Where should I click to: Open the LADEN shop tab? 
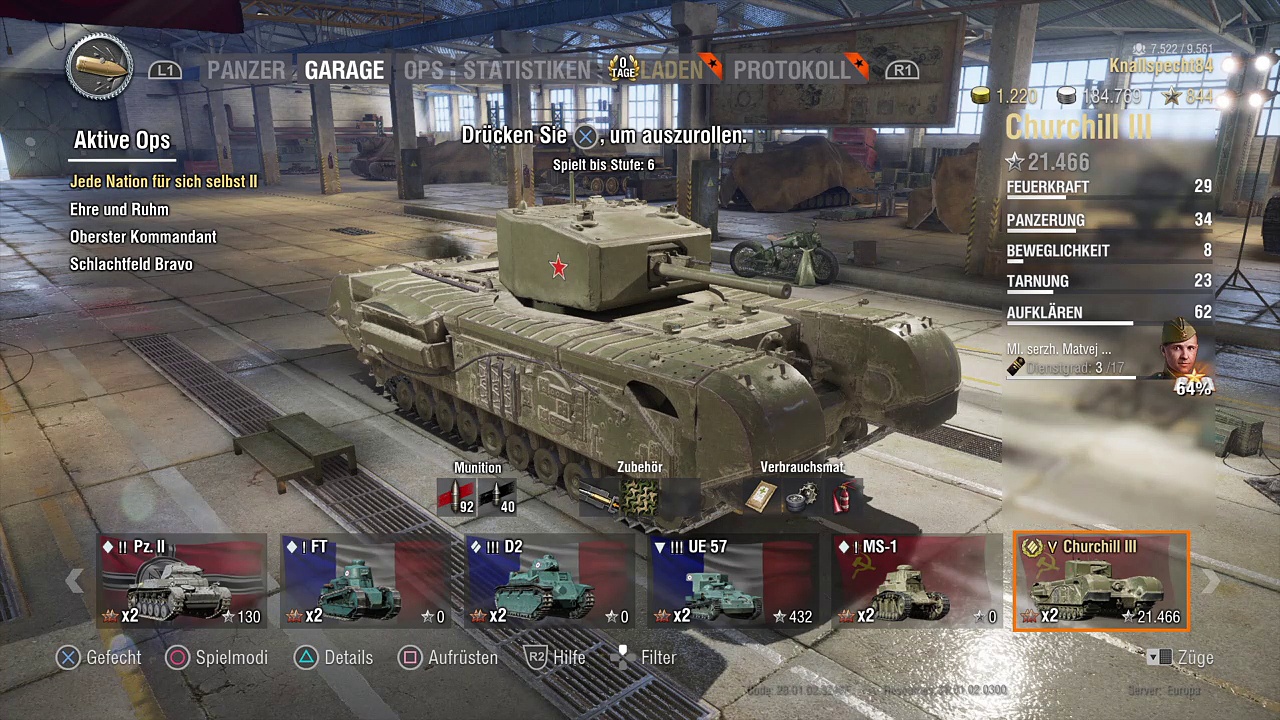click(671, 70)
